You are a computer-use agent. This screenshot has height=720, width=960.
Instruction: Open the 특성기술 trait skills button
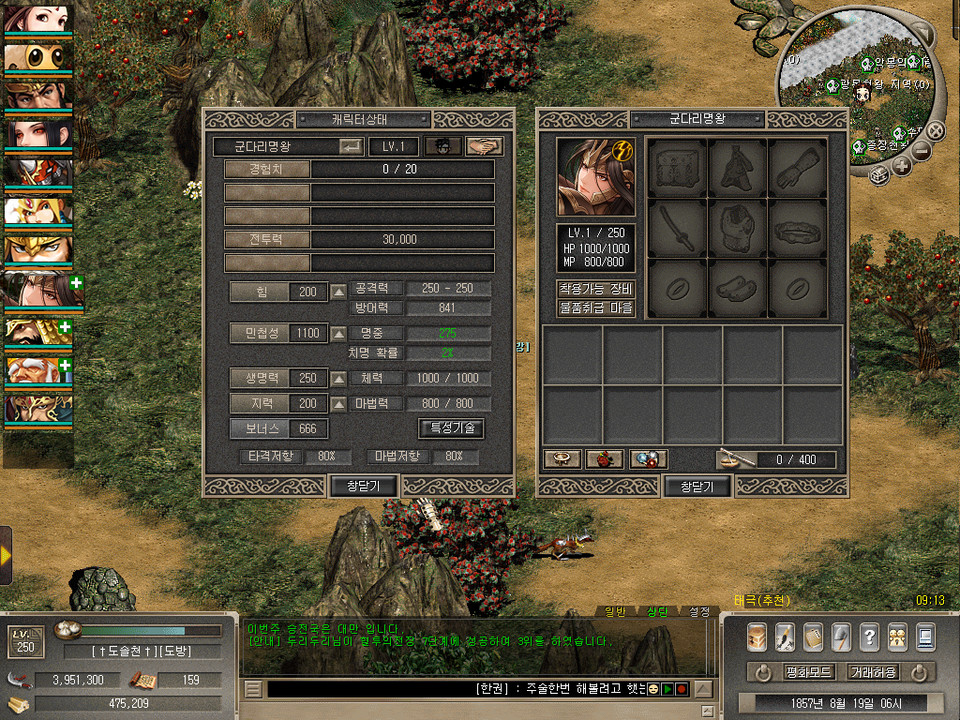[x=451, y=428]
